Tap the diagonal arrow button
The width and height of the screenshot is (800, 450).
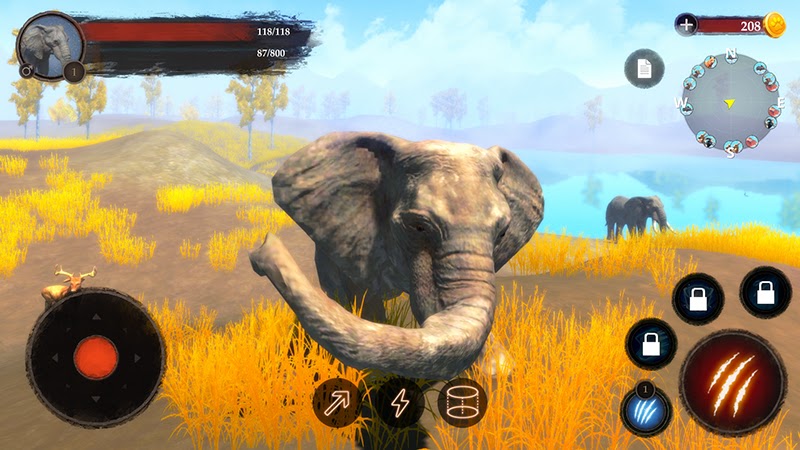coord(337,402)
